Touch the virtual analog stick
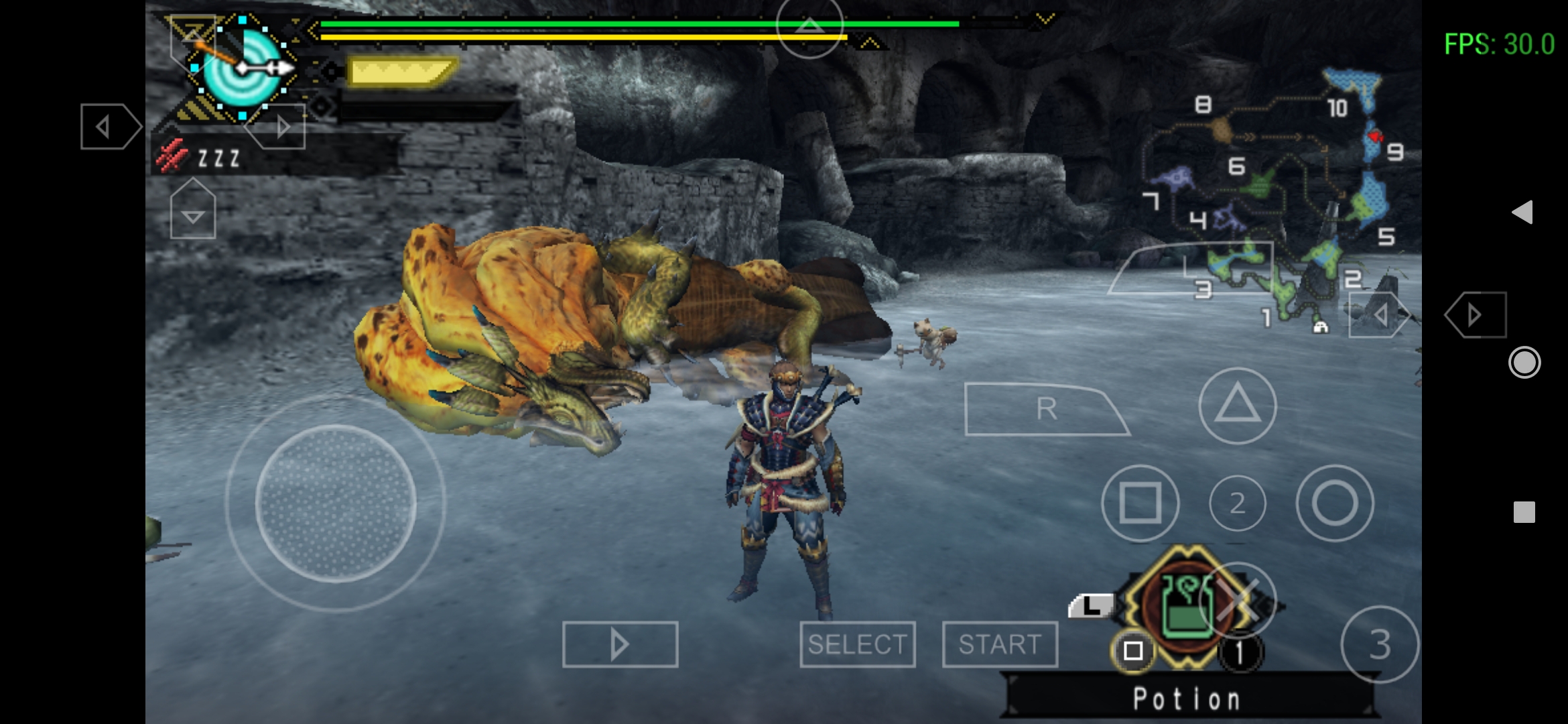Image resolution: width=1568 pixels, height=724 pixels. (x=335, y=503)
